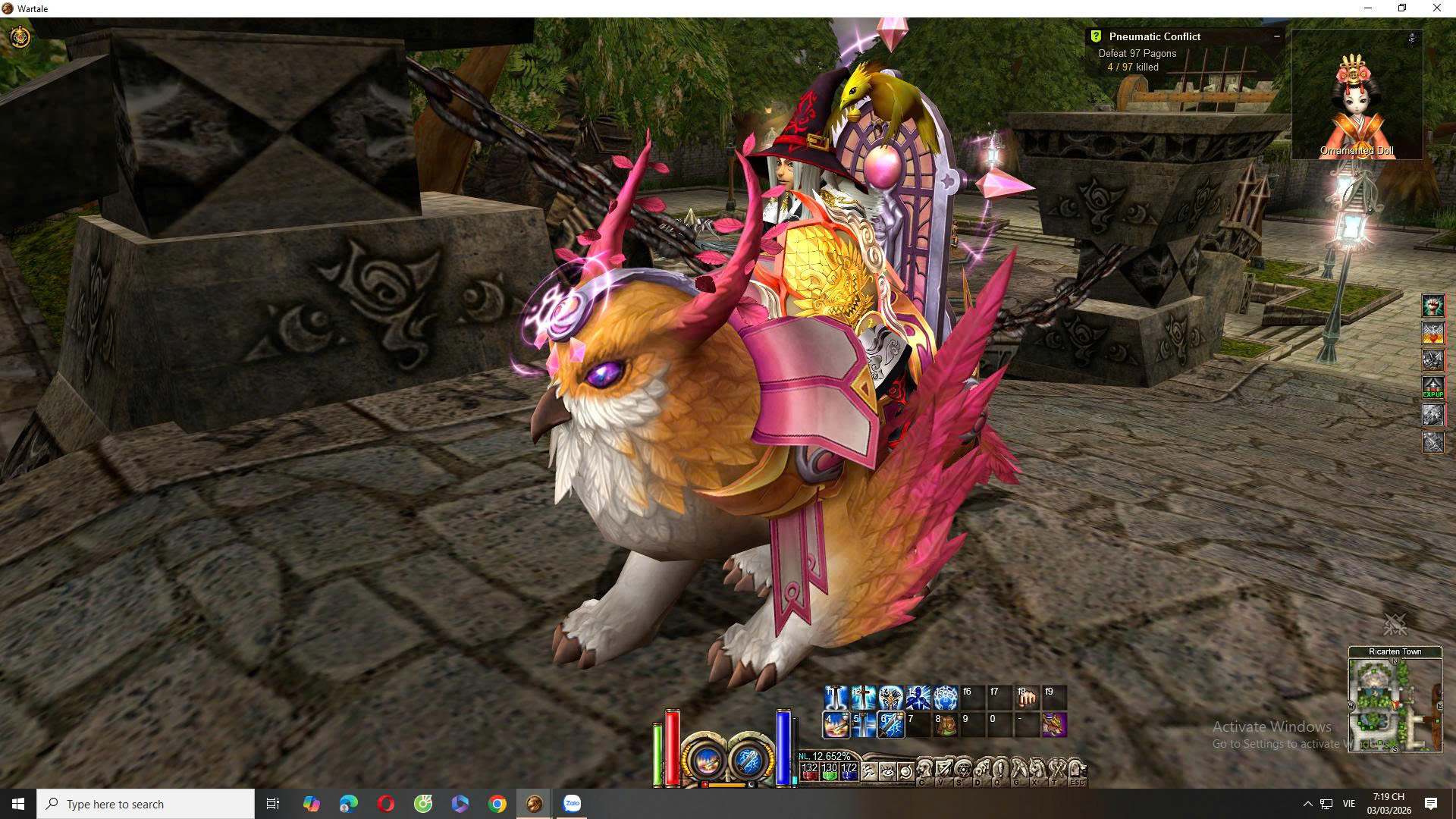Open the Pneumatic Conflict quest entry
This screenshot has width=1456, height=819.
(x=1154, y=36)
